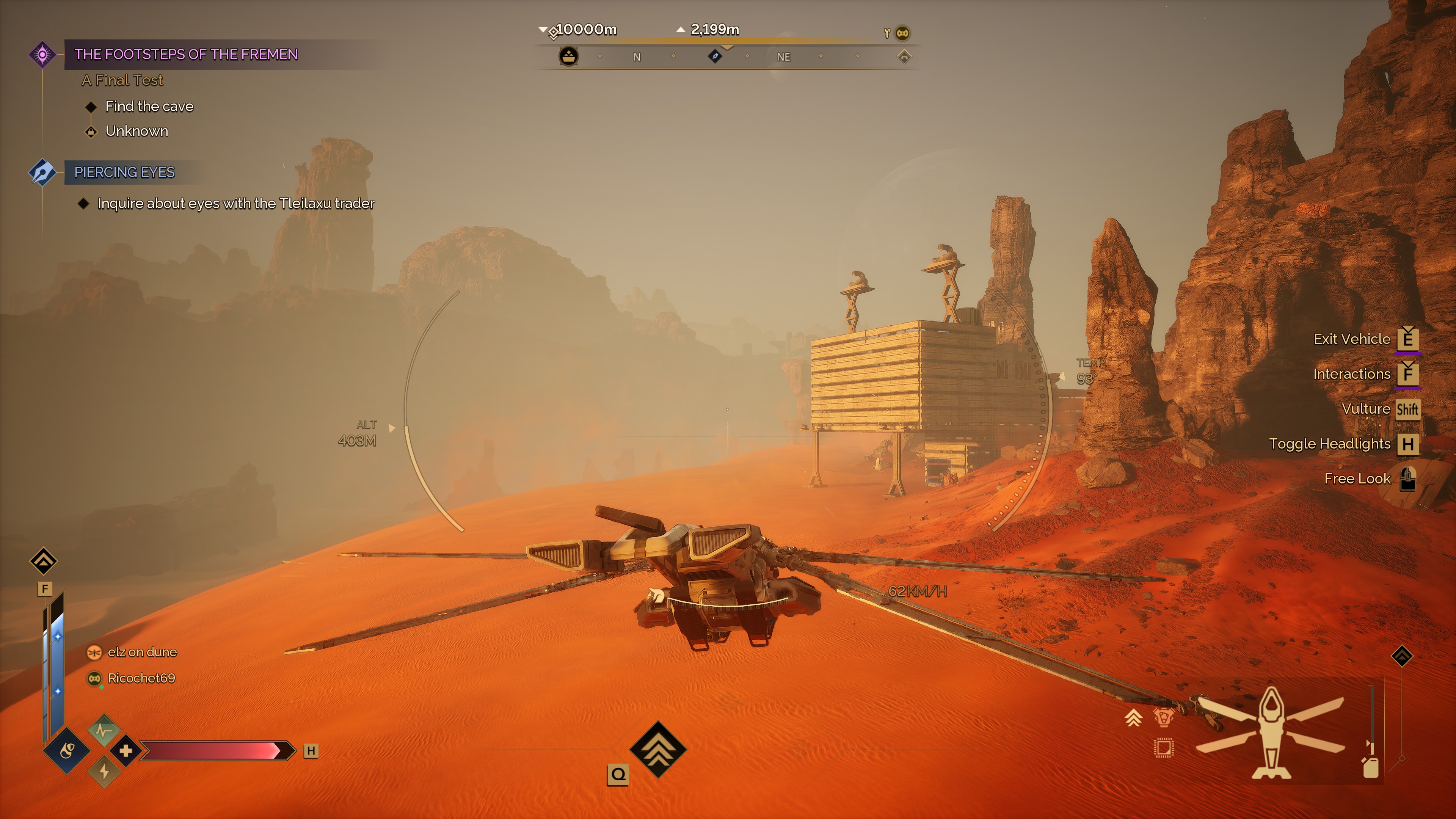Open the Piercing Eyes quest tracker entry
Screen dimensions: 1456x819
(x=124, y=172)
